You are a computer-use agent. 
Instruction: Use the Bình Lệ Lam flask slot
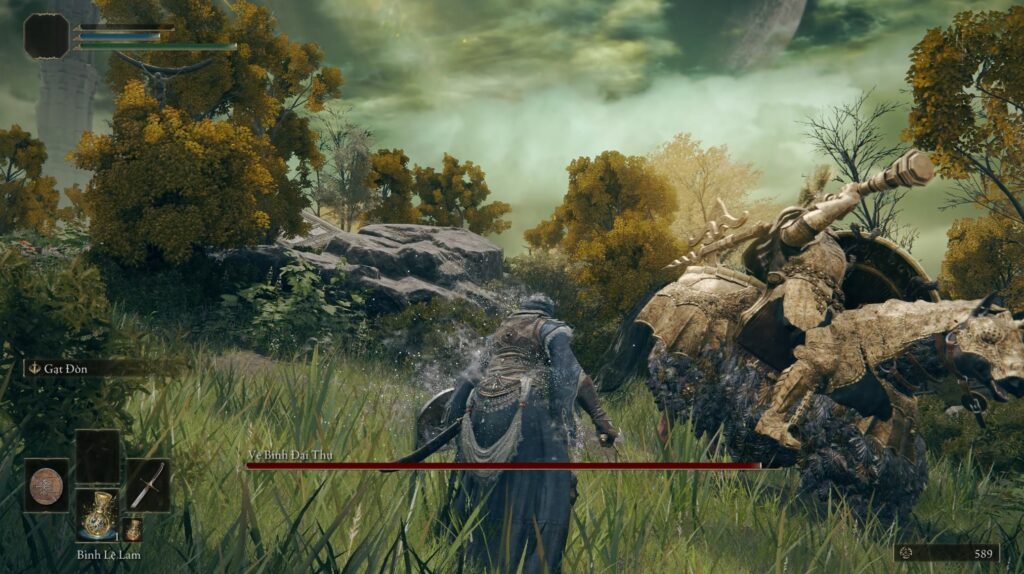click(x=97, y=514)
